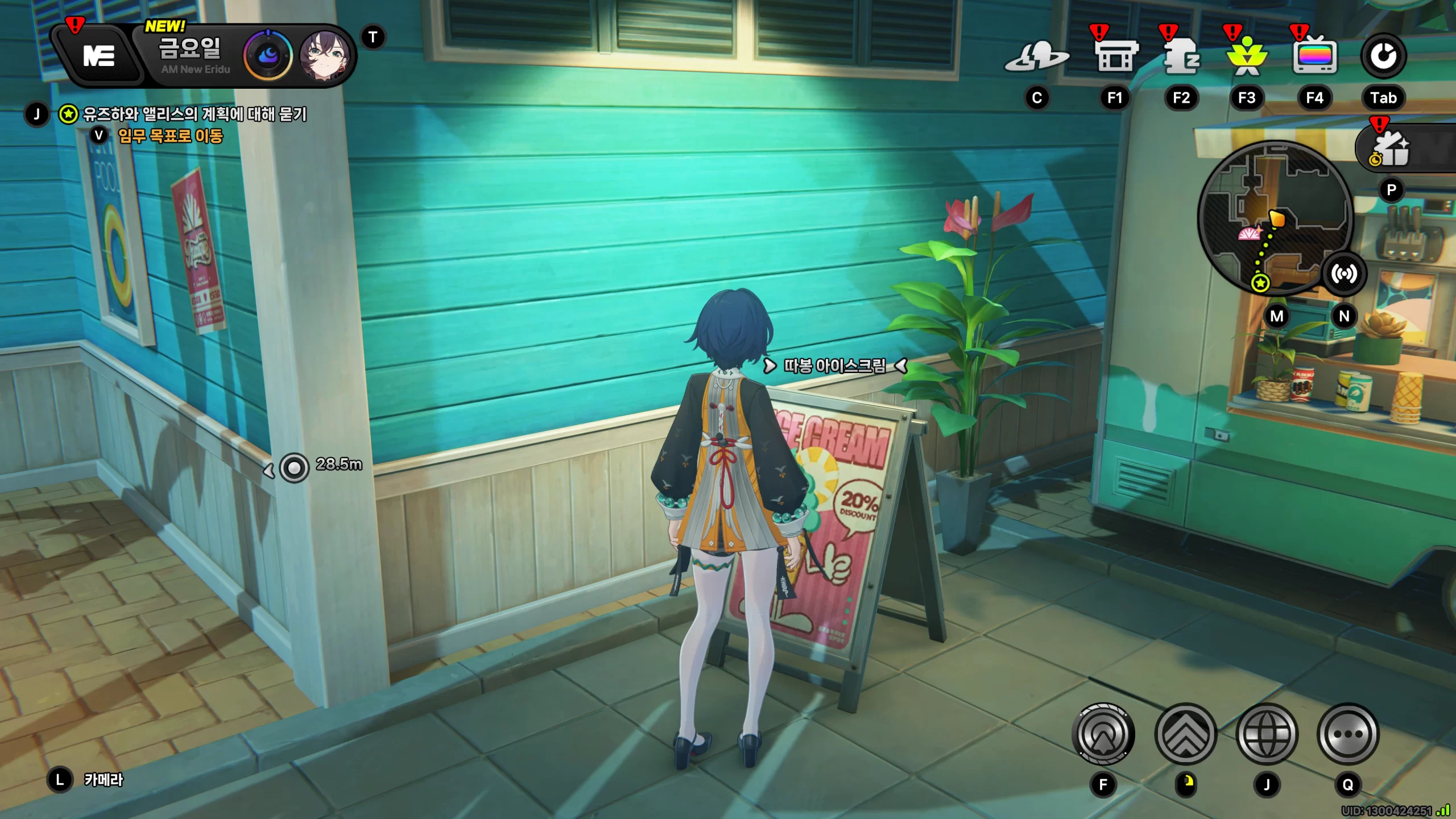Click the signal broadcast button by minimap

(x=1343, y=274)
